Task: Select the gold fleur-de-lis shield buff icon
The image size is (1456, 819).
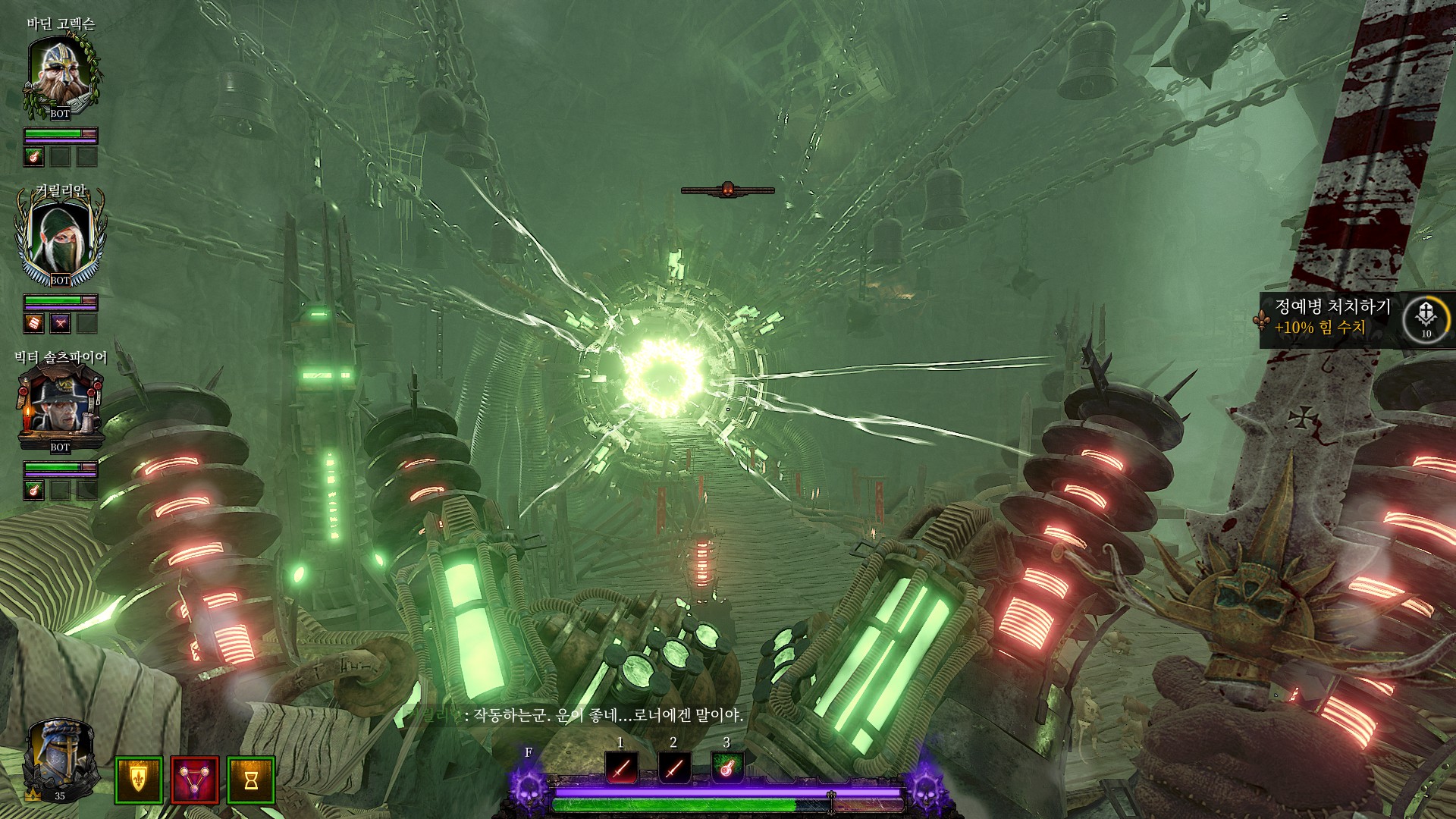Action: [x=139, y=780]
